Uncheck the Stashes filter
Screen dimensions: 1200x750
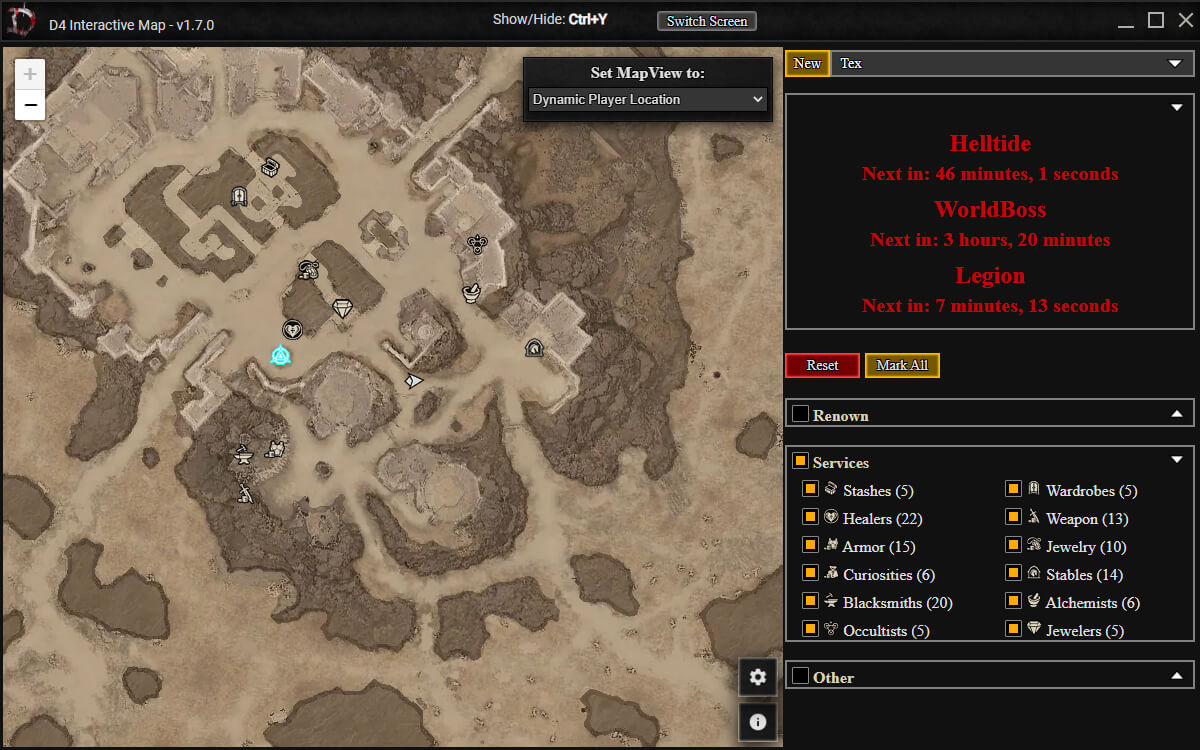coord(811,489)
